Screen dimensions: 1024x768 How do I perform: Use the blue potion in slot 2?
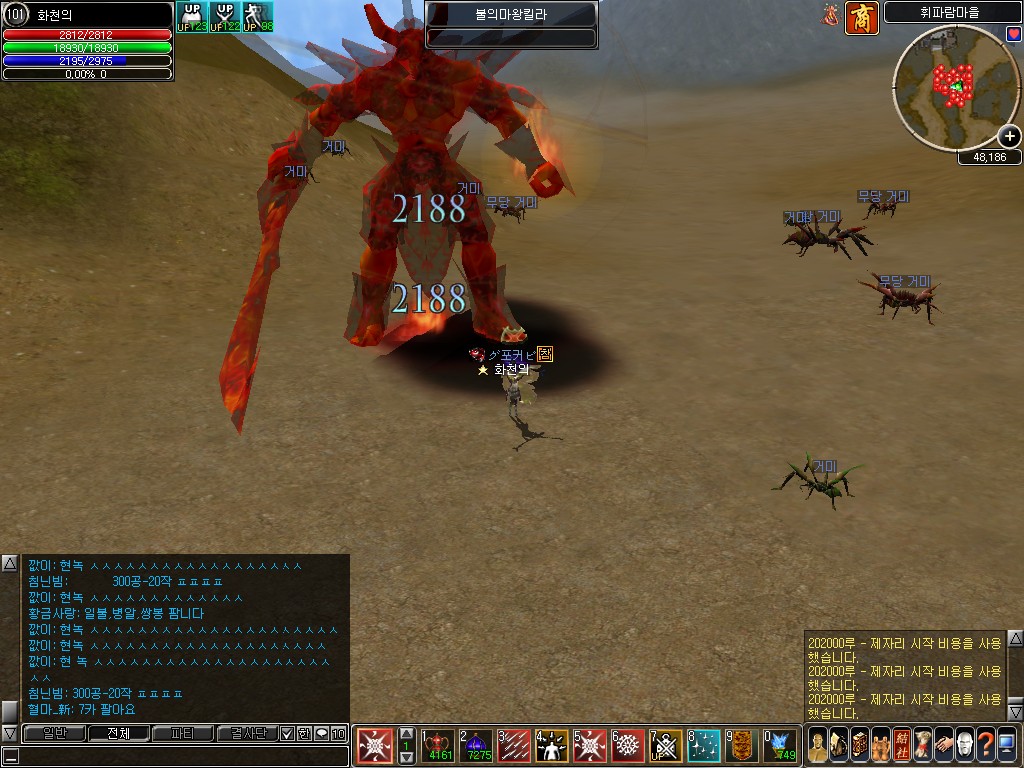pos(478,745)
